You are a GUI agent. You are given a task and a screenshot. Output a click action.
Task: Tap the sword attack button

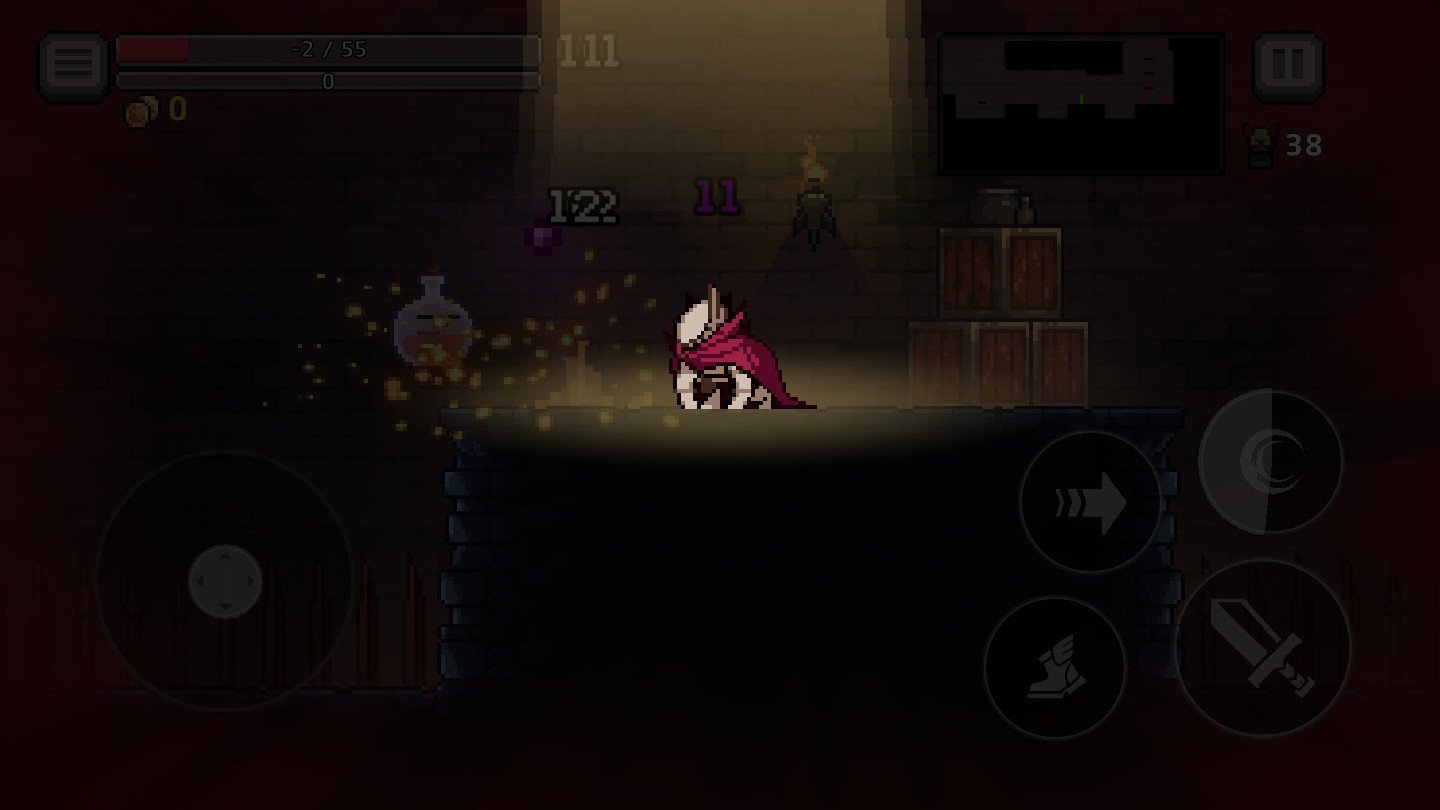pyautogui.click(x=1263, y=647)
